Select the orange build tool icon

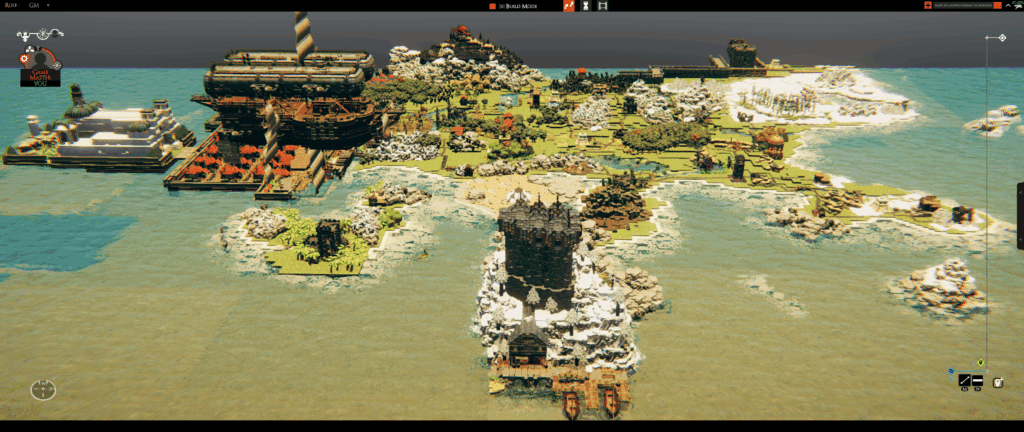(x=569, y=6)
